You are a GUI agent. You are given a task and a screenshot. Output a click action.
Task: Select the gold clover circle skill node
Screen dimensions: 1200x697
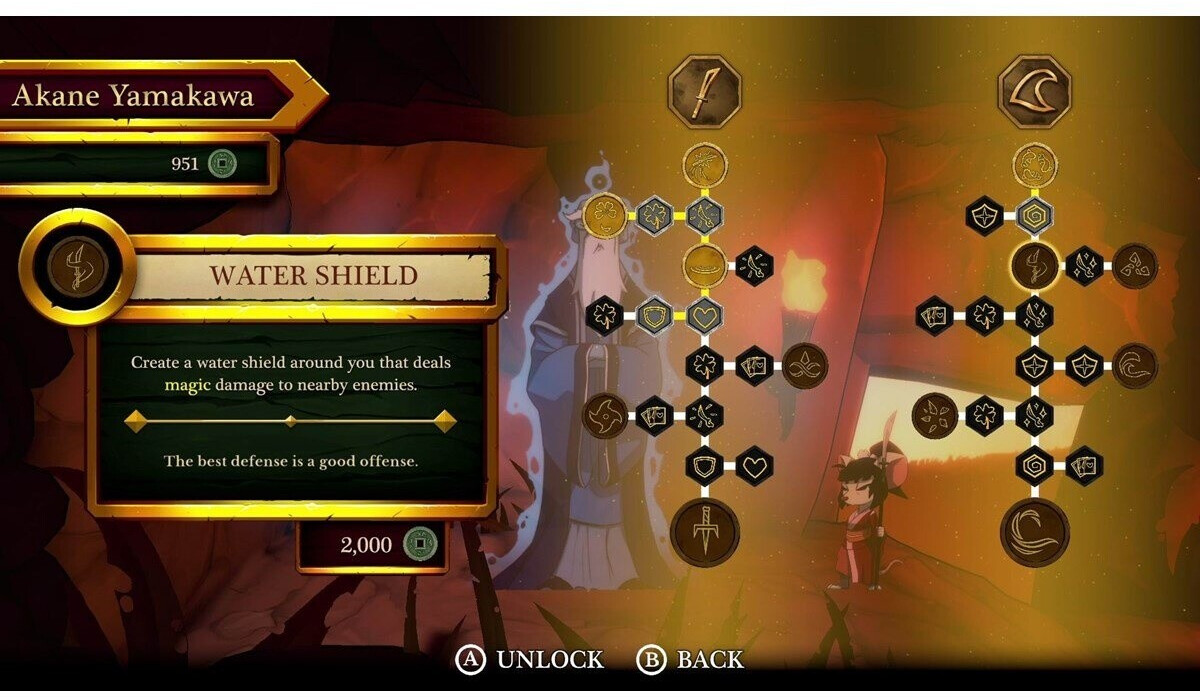[x=604, y=214]
